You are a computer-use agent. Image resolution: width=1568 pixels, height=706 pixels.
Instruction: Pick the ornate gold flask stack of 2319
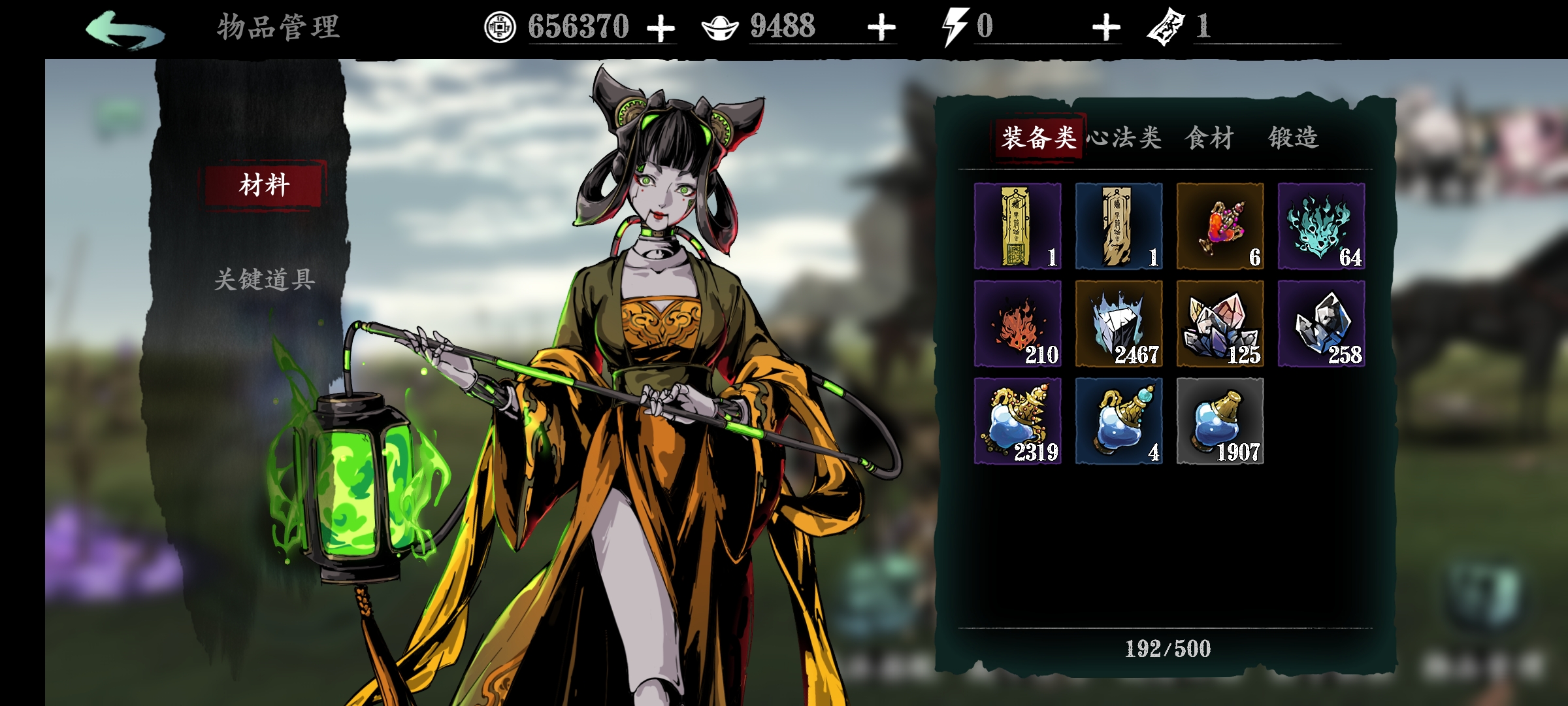1017,421
